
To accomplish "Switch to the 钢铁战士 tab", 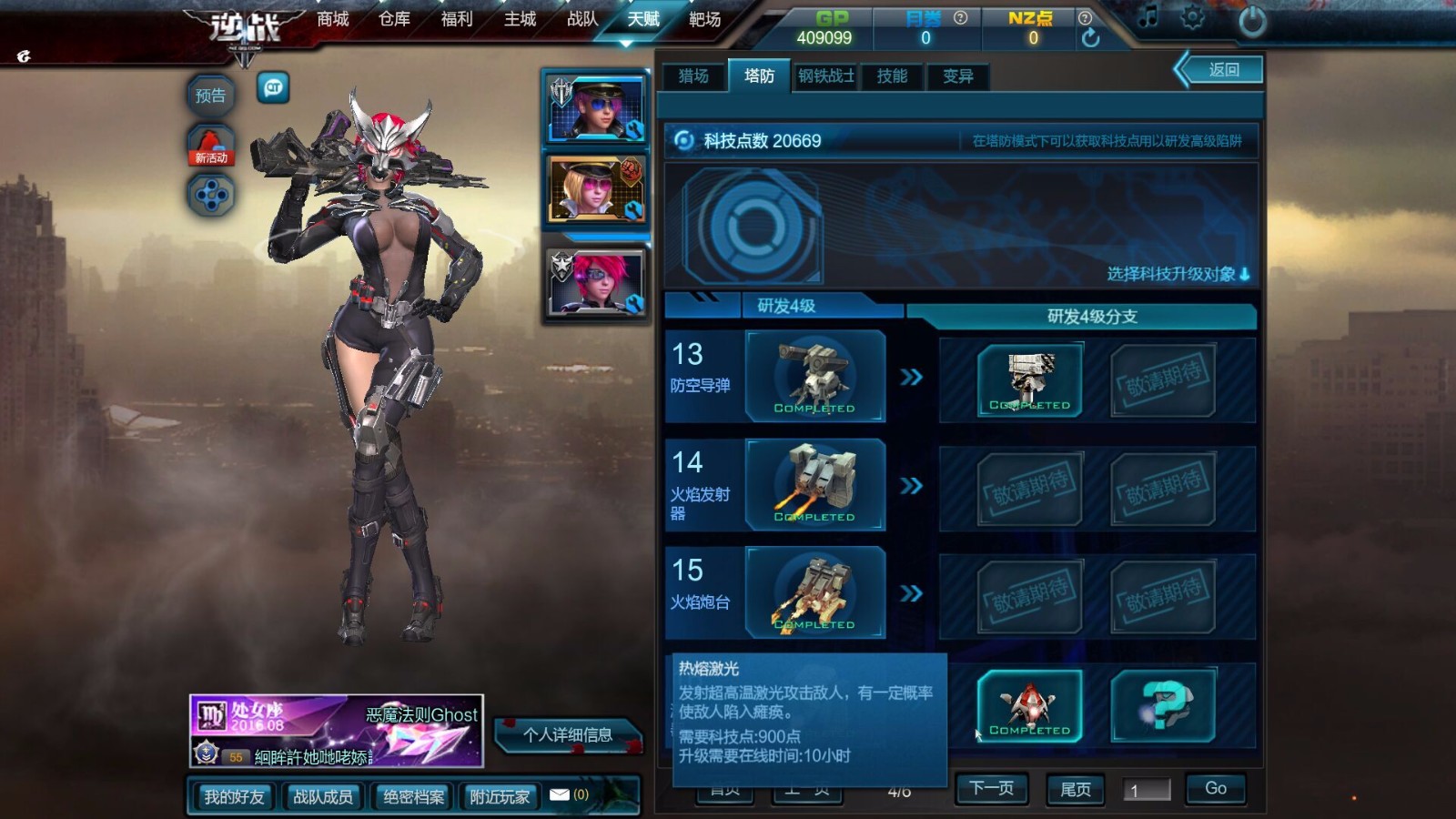I will click(826, 76).
